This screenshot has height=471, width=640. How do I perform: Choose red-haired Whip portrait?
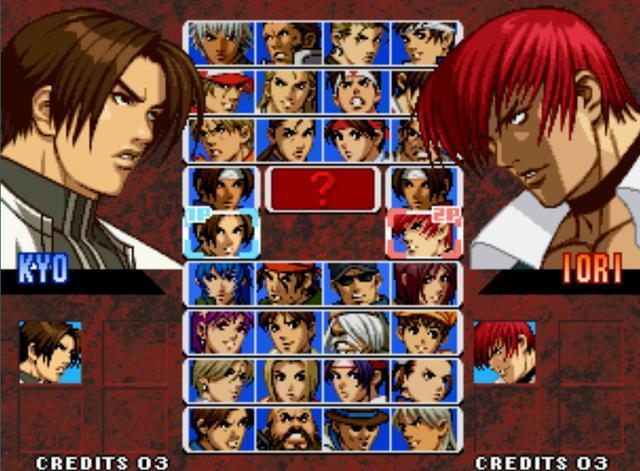tap(425, 283)
